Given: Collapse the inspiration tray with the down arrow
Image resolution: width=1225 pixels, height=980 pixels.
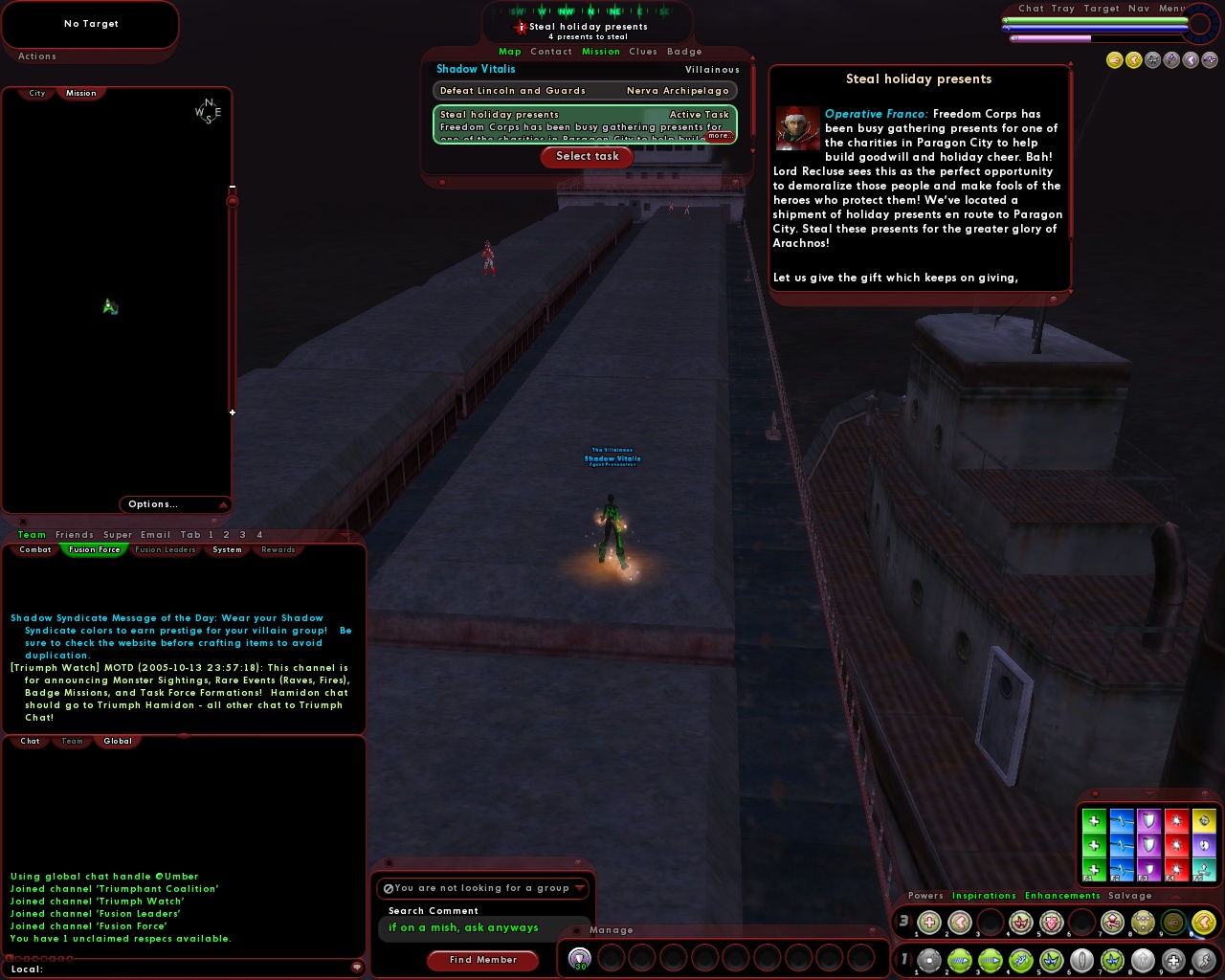Looking at the screenshot, I should 1148,793.
